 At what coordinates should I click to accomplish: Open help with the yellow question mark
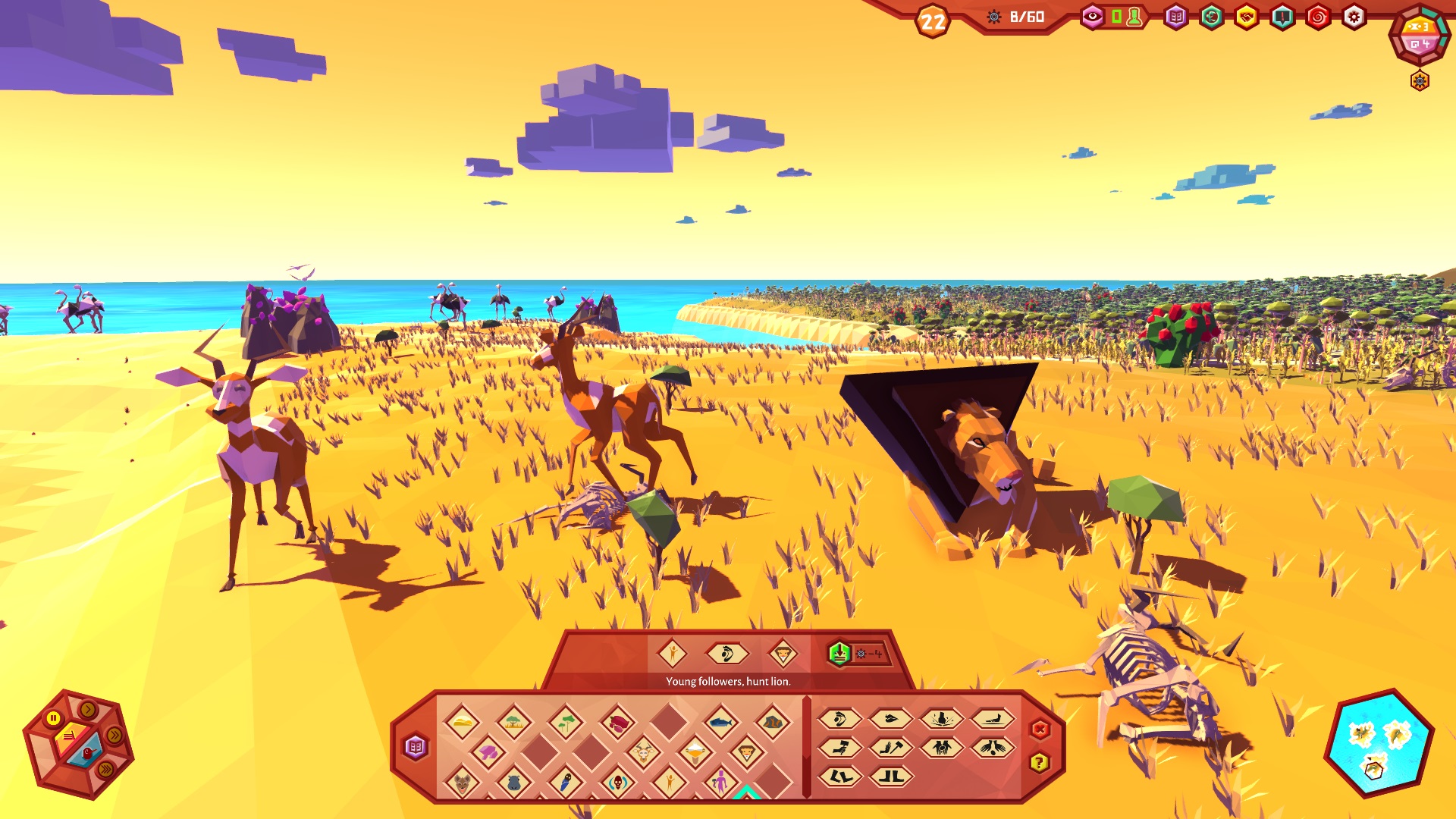coord(1040,762)
